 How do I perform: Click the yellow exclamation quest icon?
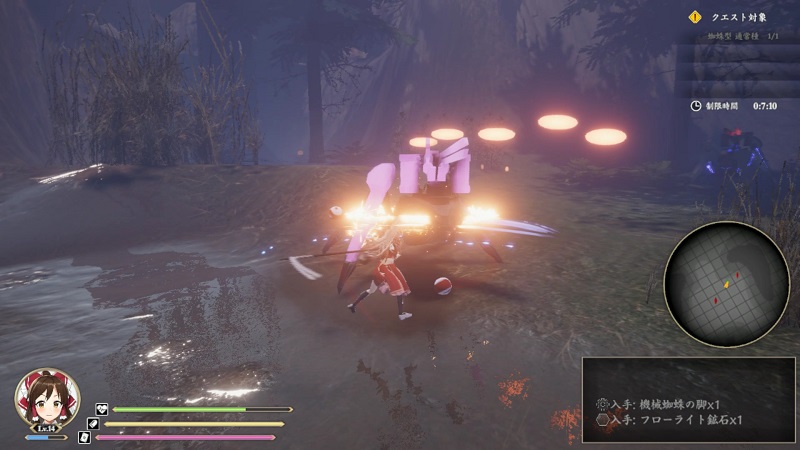(x=696, y=16)
